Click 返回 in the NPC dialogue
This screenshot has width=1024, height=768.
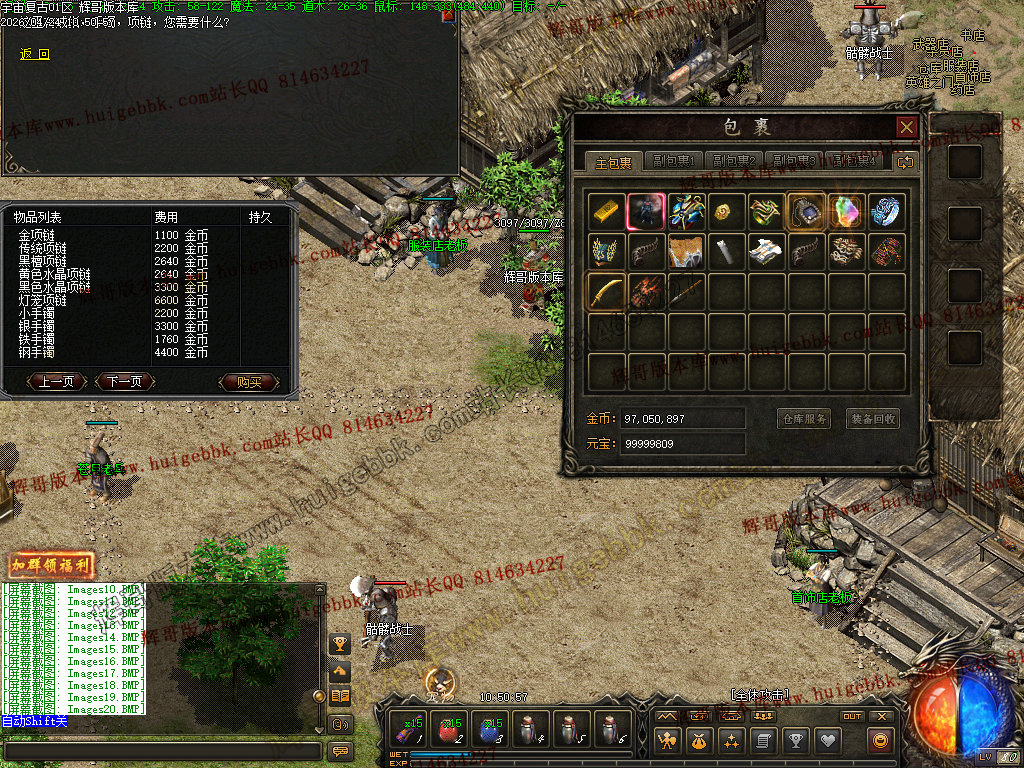coord(35,54)
